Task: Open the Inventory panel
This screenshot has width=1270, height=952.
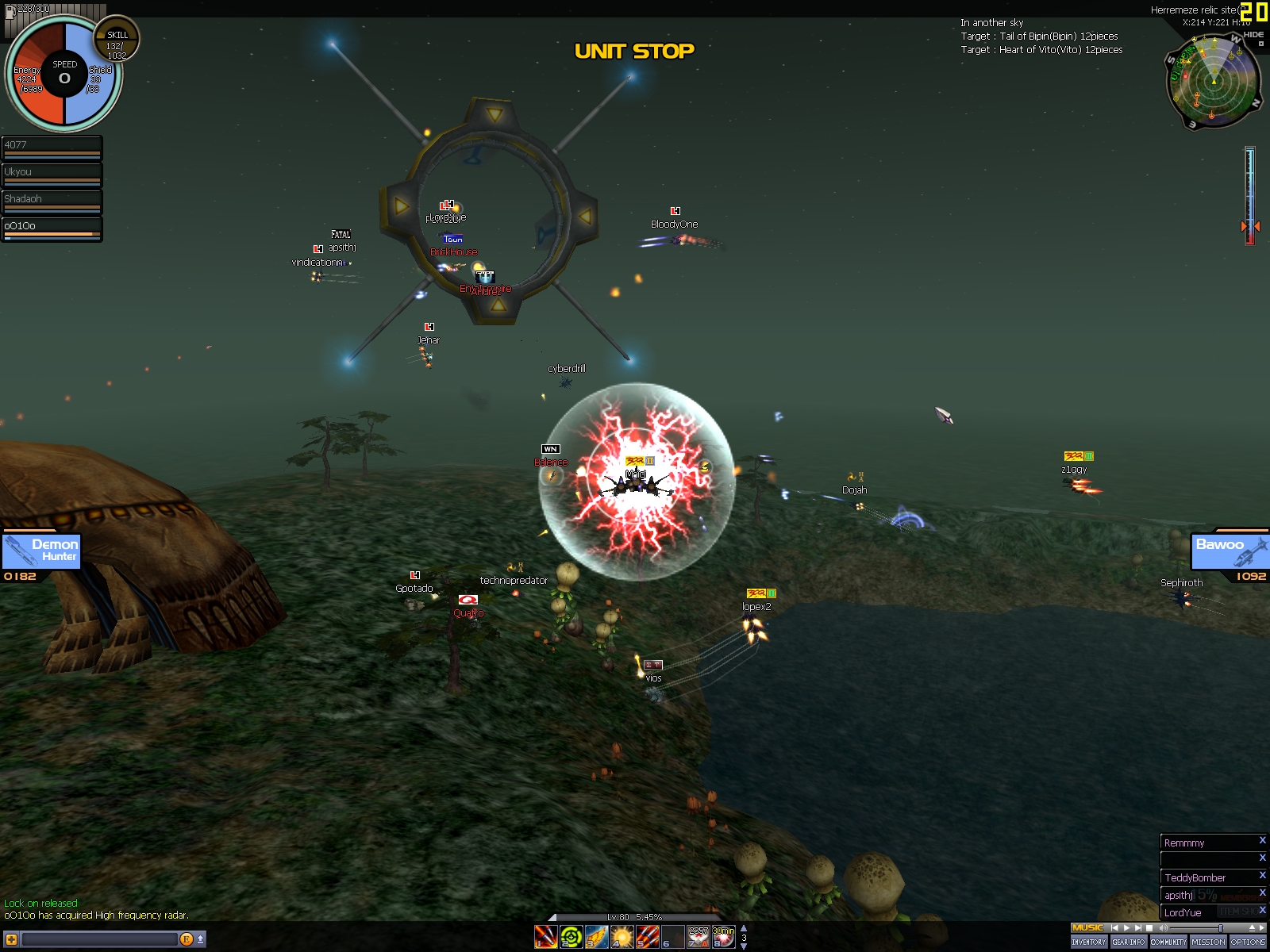Action: tap(1088, 942)
